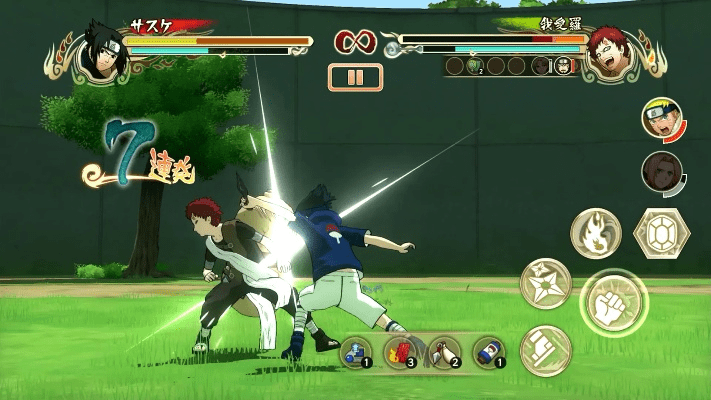Image resolution: width=711 pixels, height=400 pixels.
Task: Pause the battle with the pause button
Action: pos(355,77)
